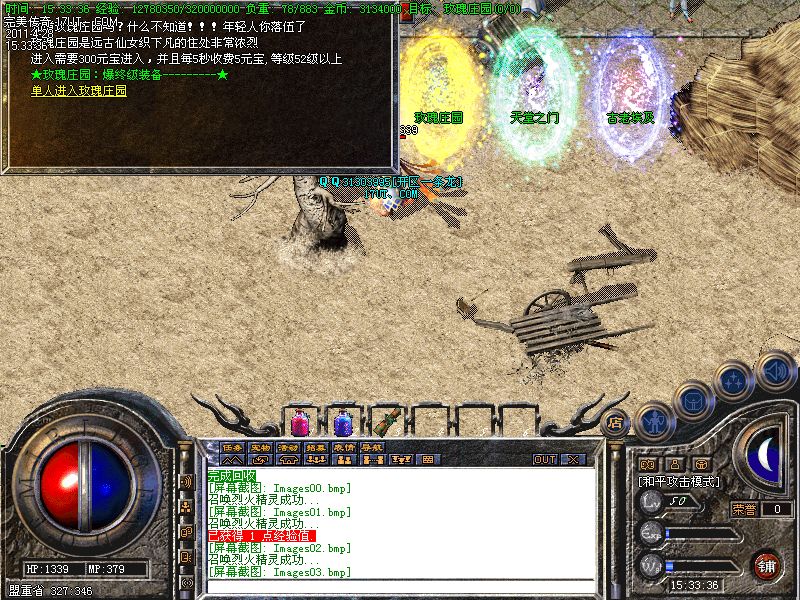Open the 任务 quest tab
This screenshot has width=800, height=600.
point(232,447)
